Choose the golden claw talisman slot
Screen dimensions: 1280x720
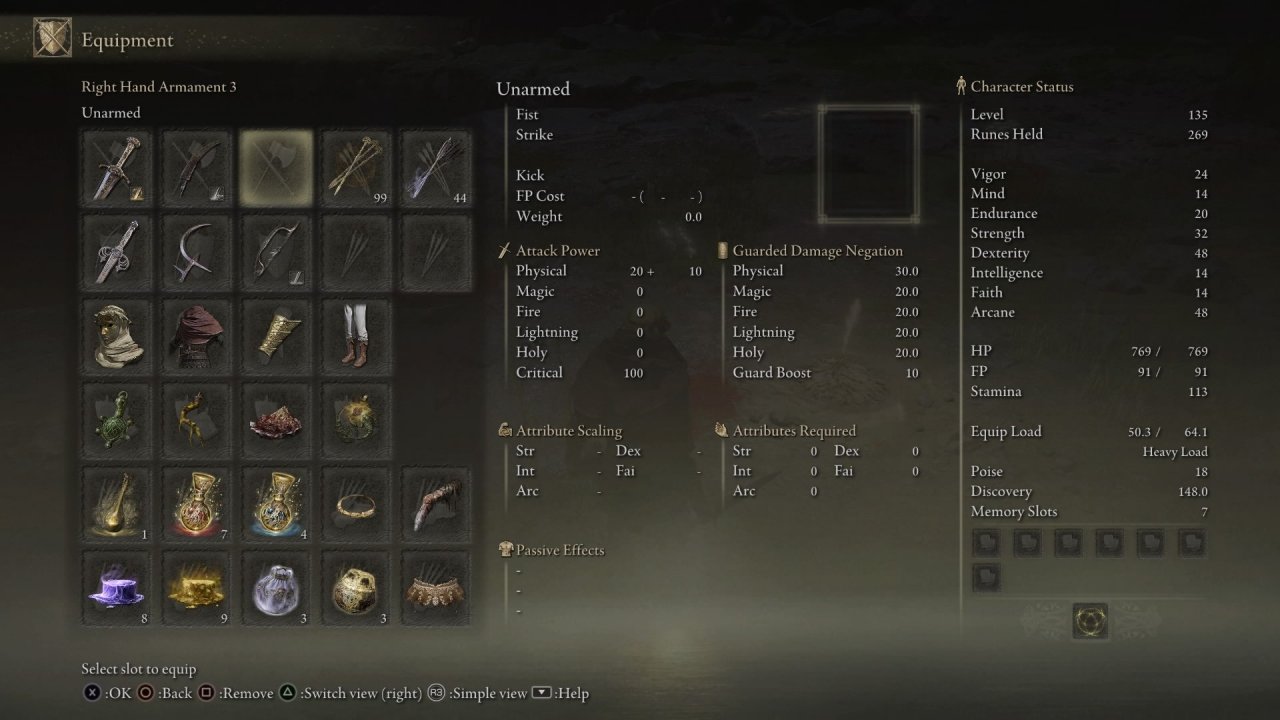tap(197, 421)
